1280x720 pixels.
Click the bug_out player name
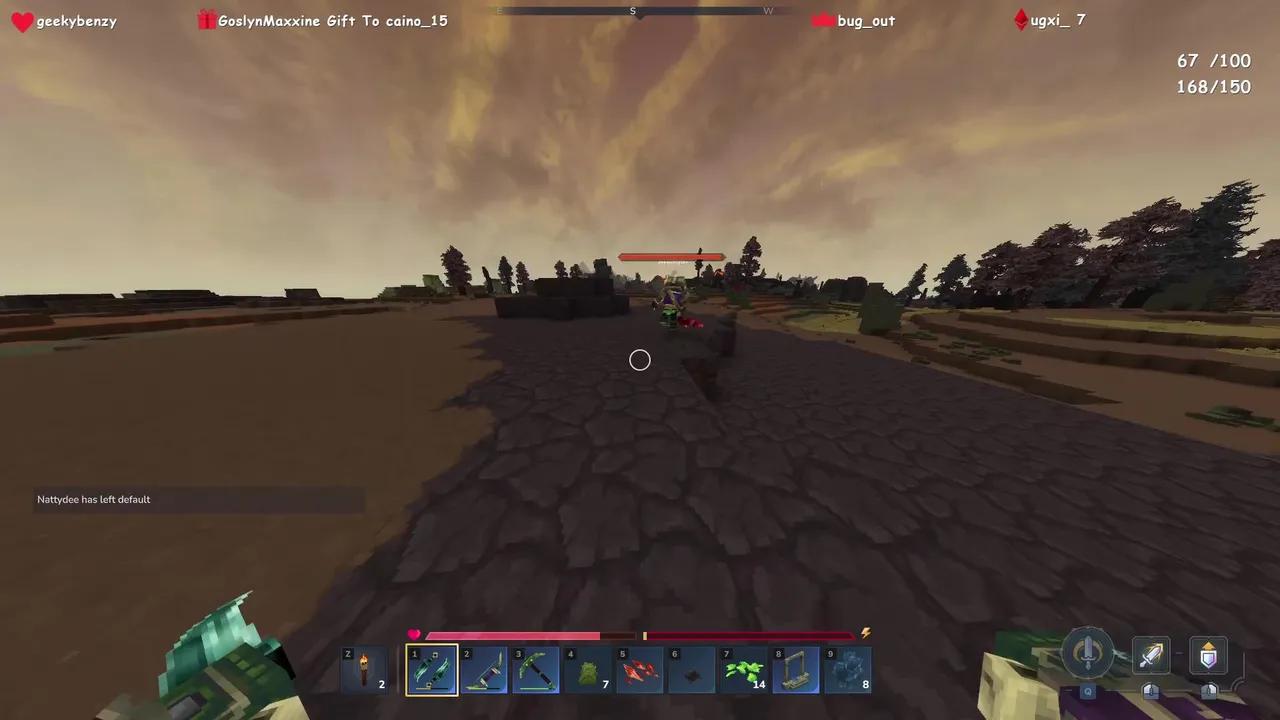point(865,20)
